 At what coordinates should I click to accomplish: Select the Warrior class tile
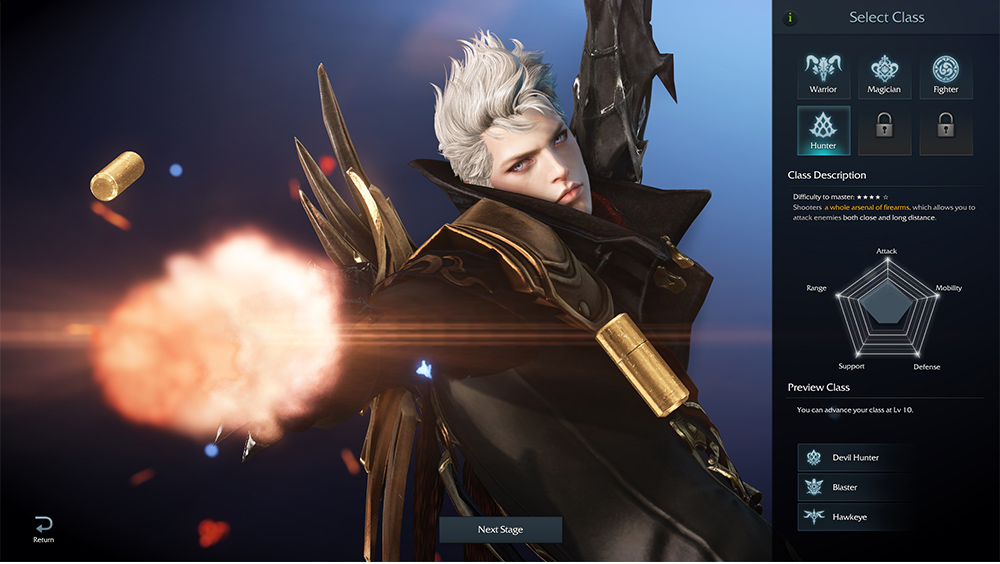pyautogui.click(x=823, y=75)
